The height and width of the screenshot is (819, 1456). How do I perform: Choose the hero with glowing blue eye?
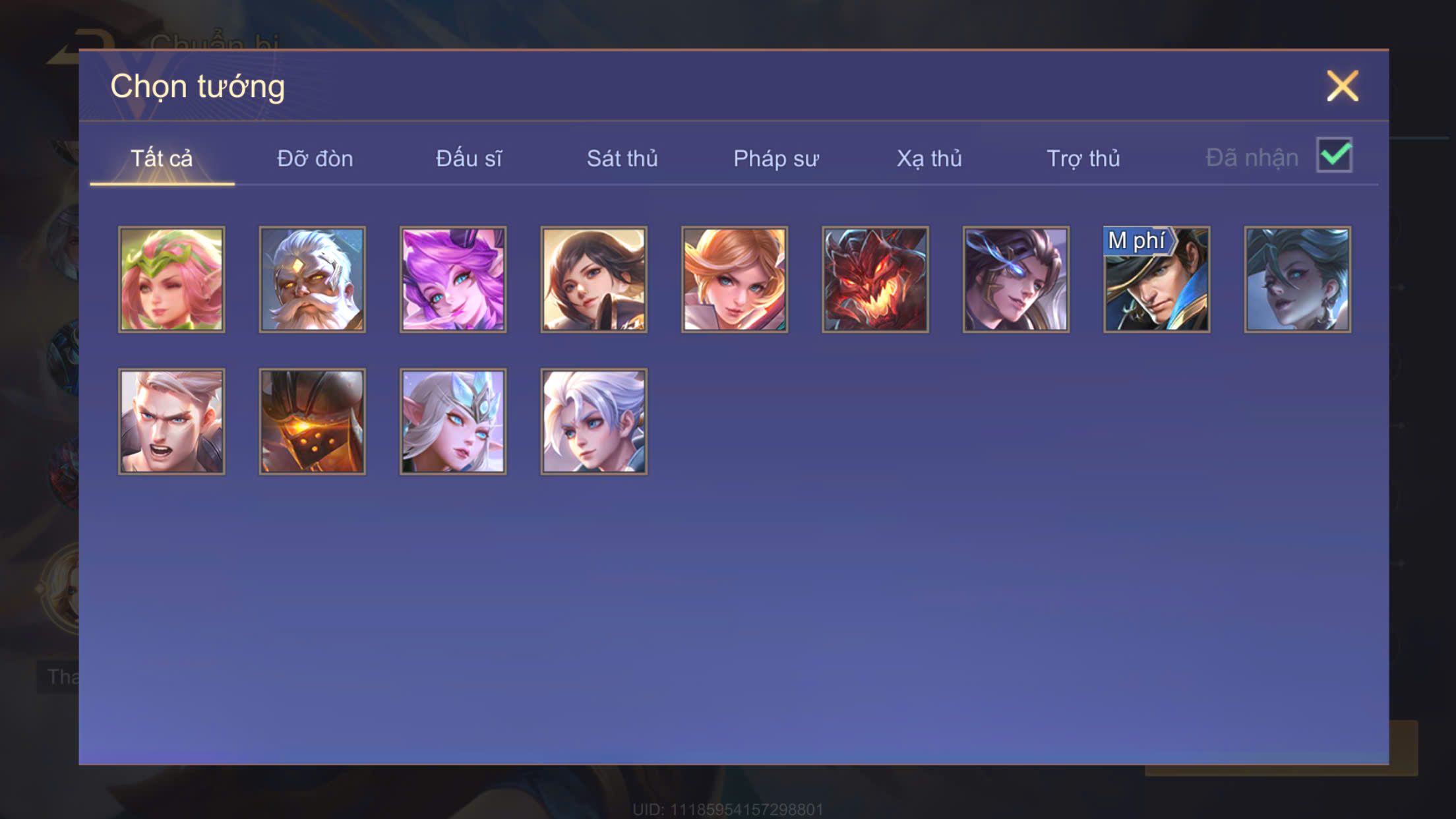1016,280
